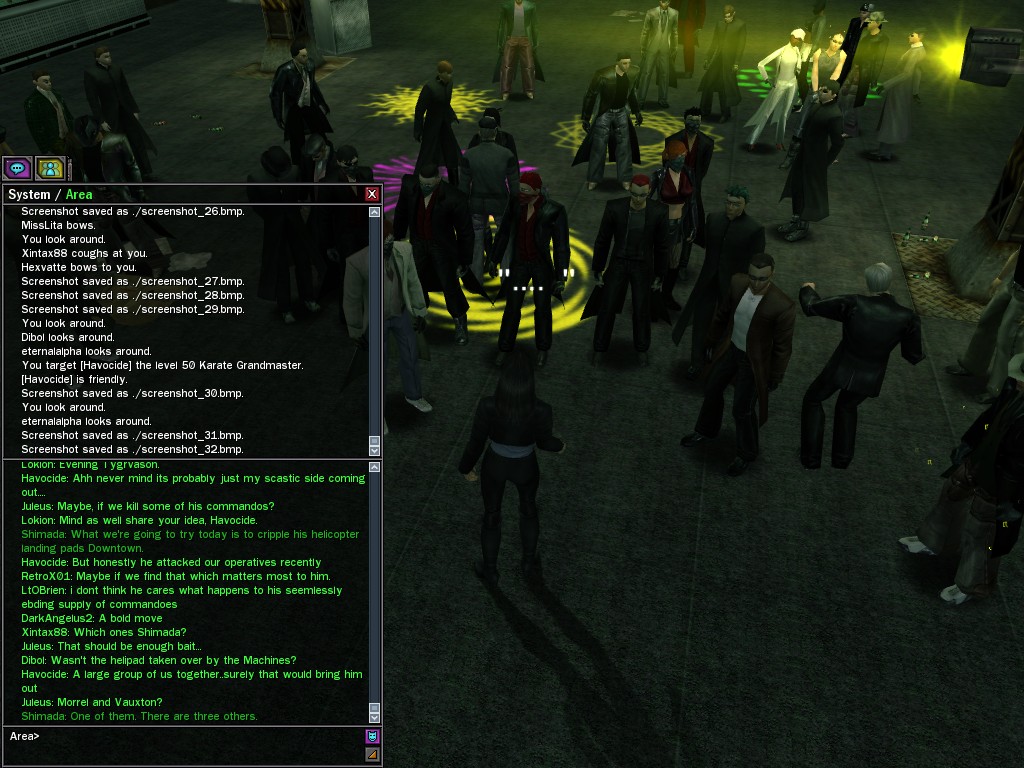Click the system log scroll-up arrow

(375, 212)
